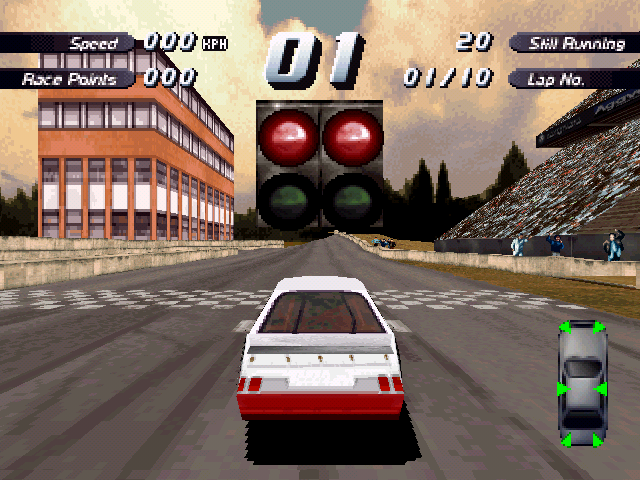Image resolution: width=640 pixels, height=480 pixels.
Task: Click the Speed label
Action: pos(90,43)
